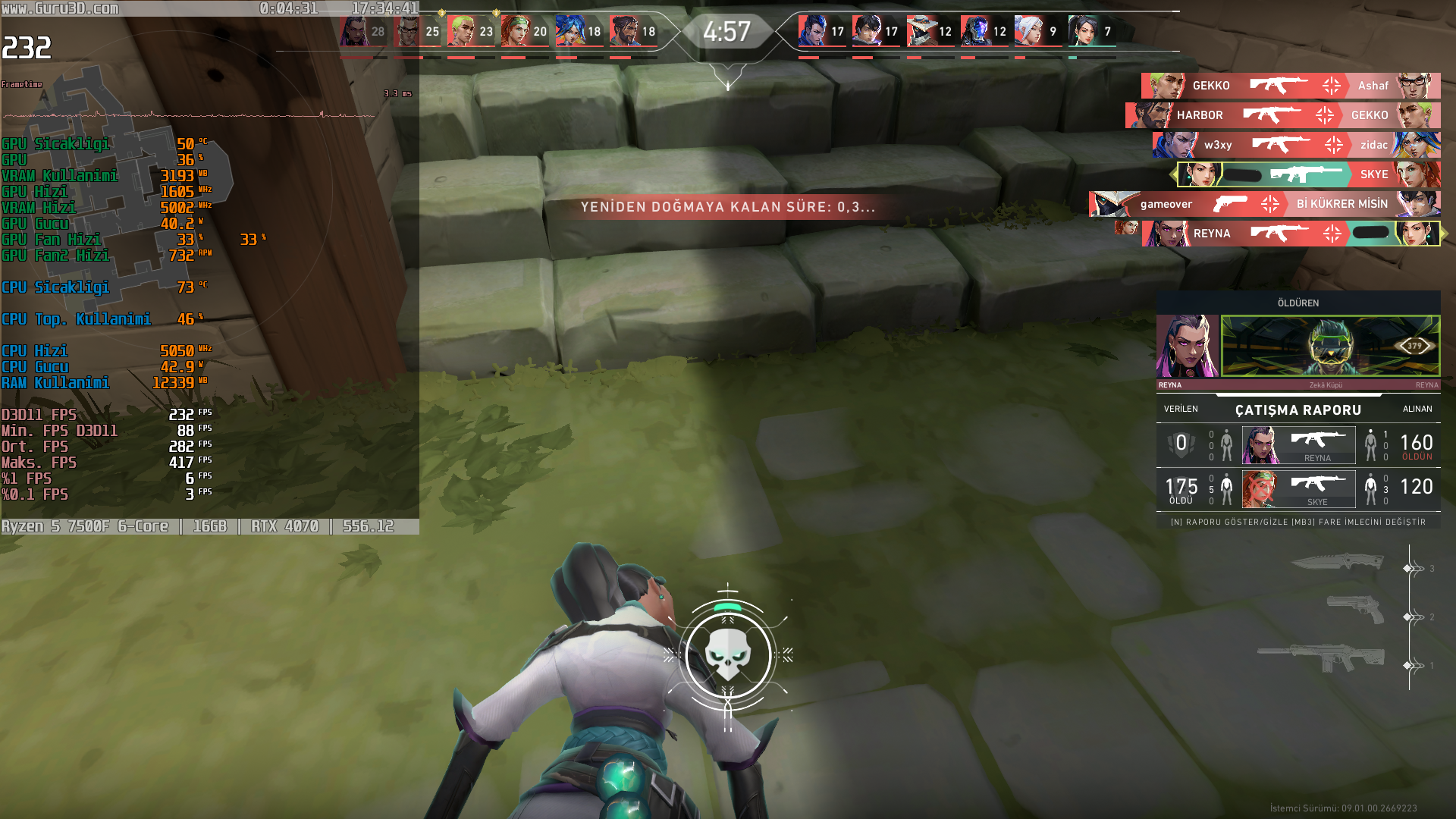This screenshot has height=819, width=1456.
Task: Choose the w3xy killed zidac feed entry
Action: [x=1296, y=145]
